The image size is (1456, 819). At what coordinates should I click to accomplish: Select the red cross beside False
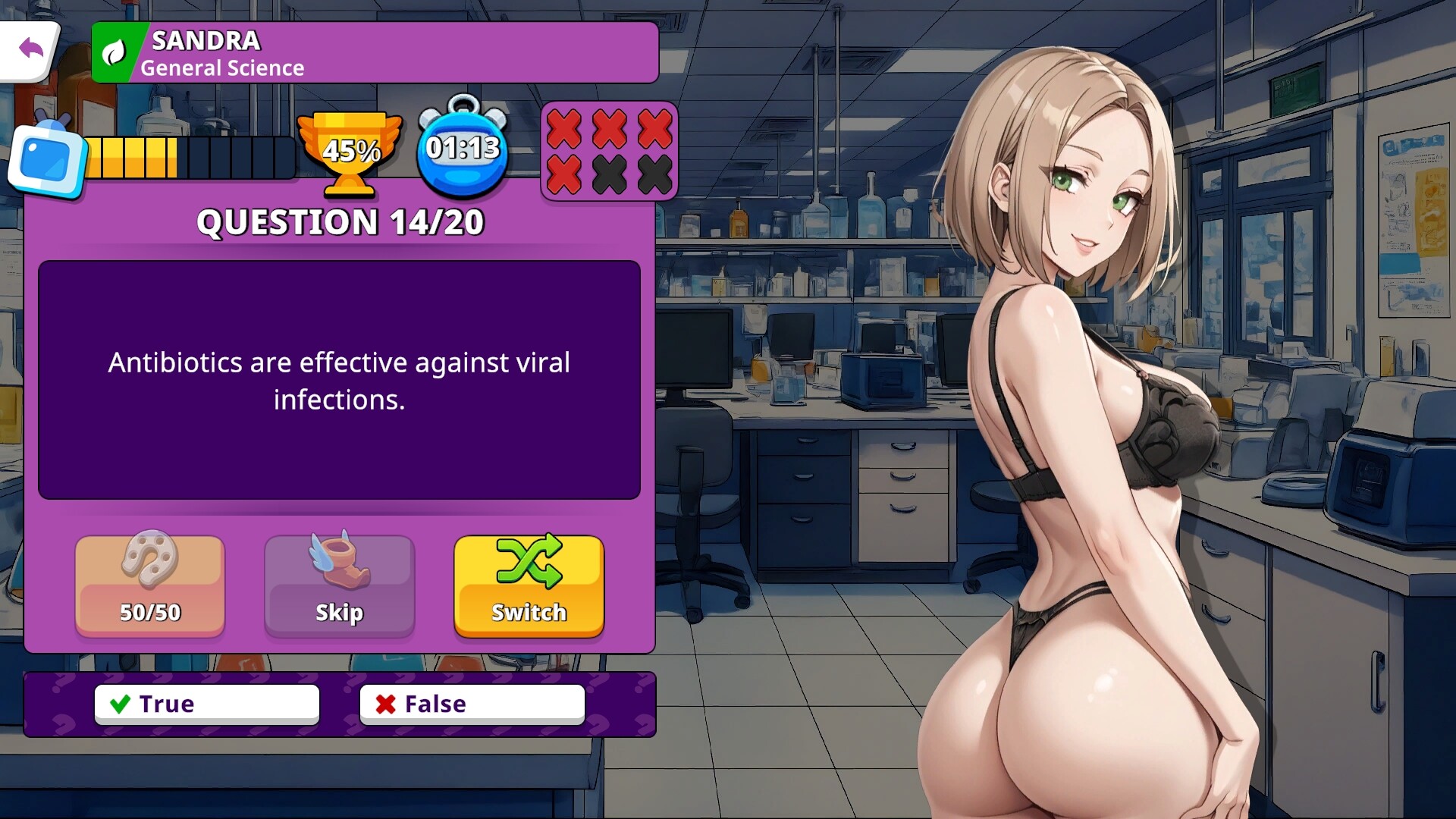pyautogui.click(x=385, y=704)
